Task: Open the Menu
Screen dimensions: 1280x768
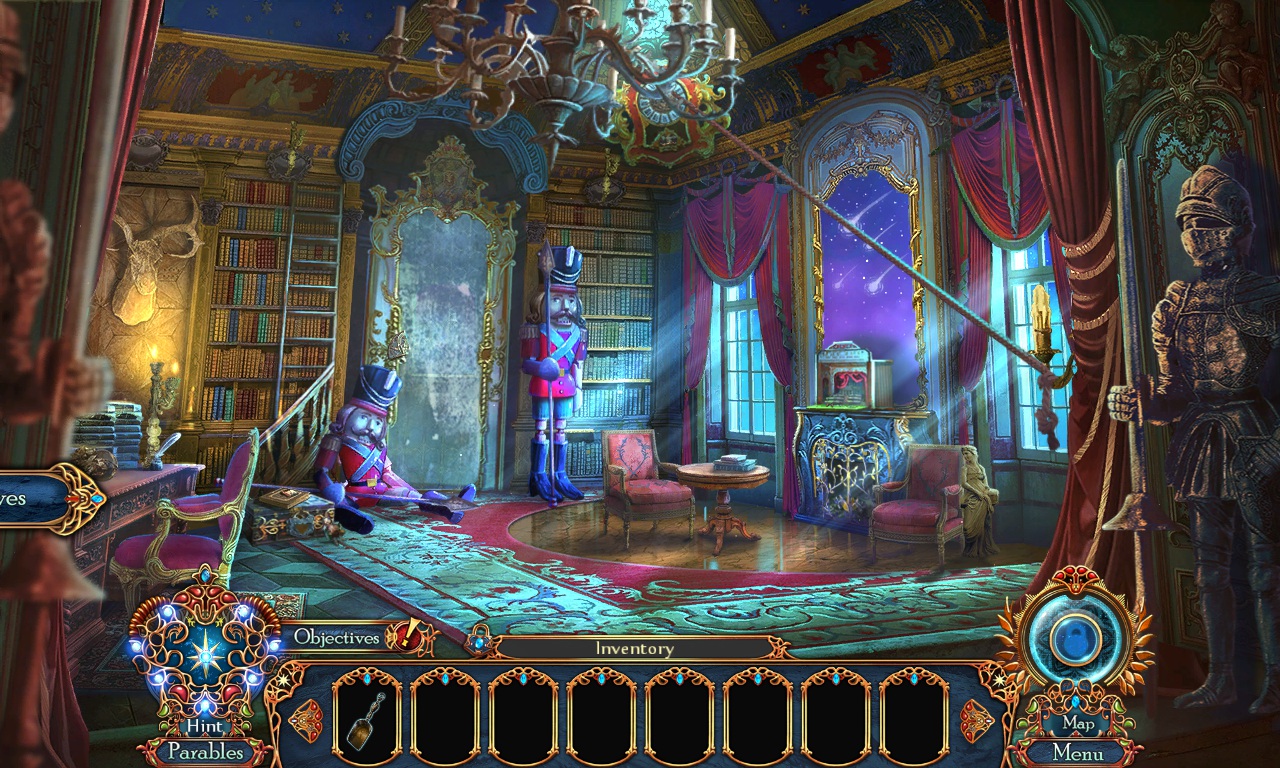Action: pyautogui.click(x=1080, y=753)
